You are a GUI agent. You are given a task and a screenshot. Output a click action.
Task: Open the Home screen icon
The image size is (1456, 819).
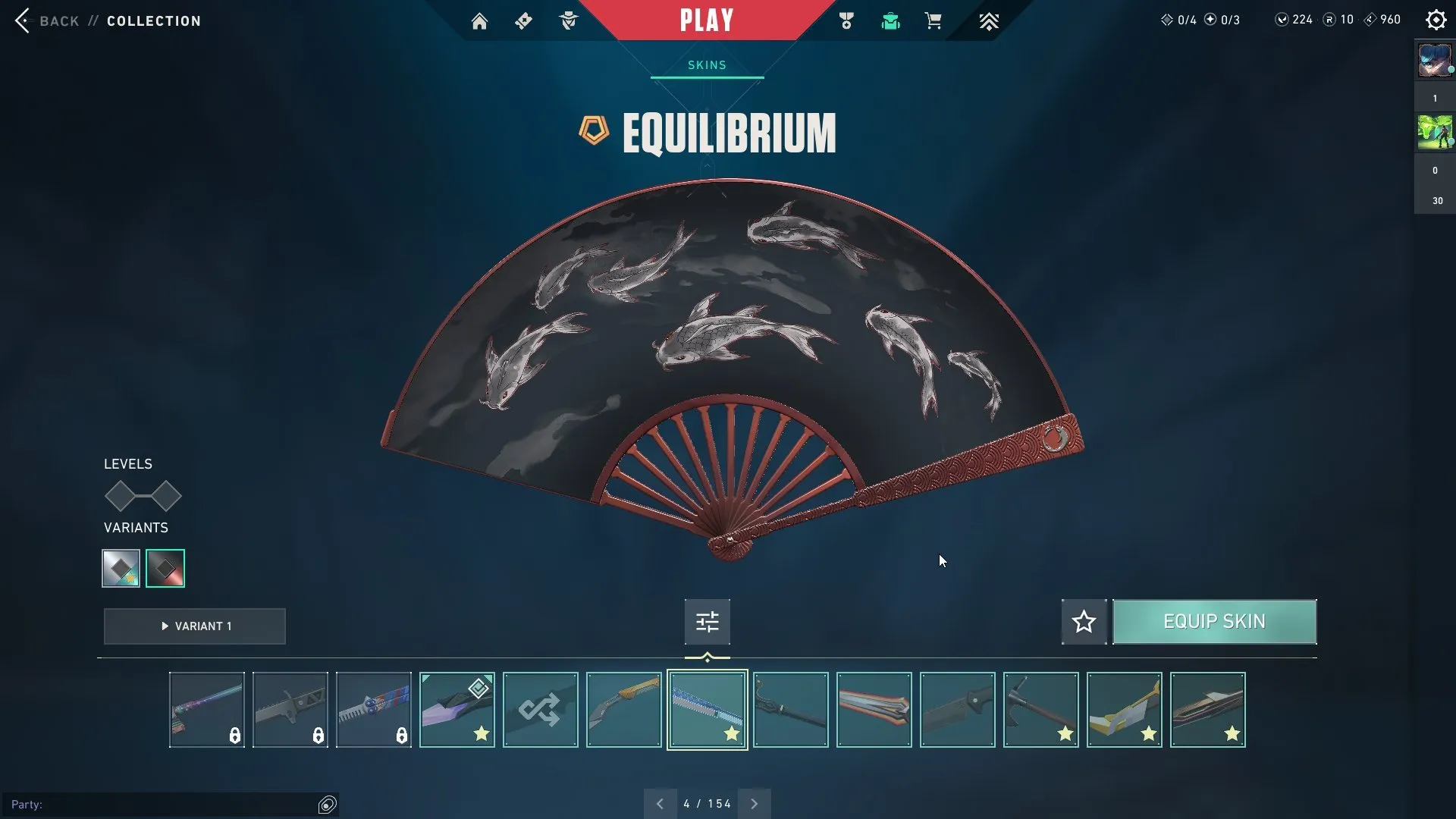[x=480, y=20]
